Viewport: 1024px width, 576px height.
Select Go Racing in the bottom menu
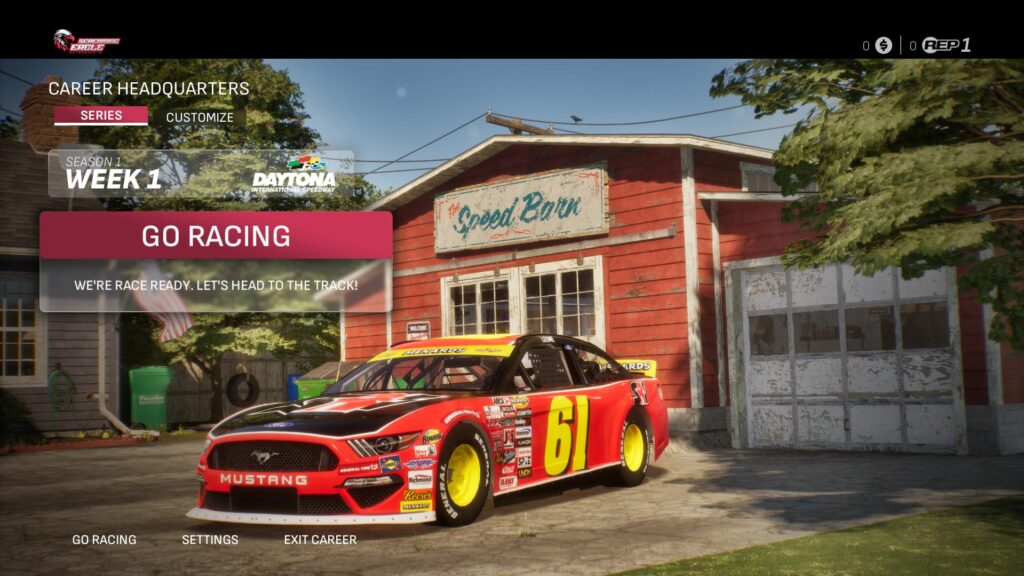pyautogui.click(x=104, y=540)
